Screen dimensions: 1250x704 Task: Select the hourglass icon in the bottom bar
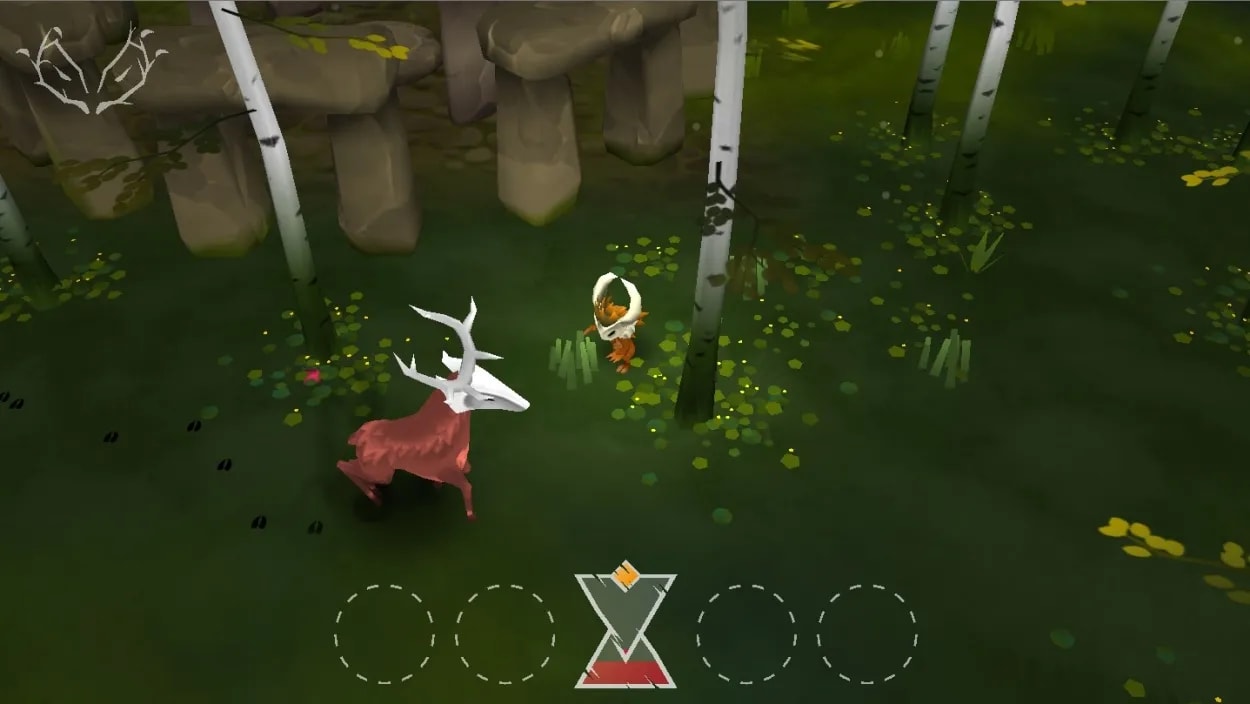click(625, 628)
